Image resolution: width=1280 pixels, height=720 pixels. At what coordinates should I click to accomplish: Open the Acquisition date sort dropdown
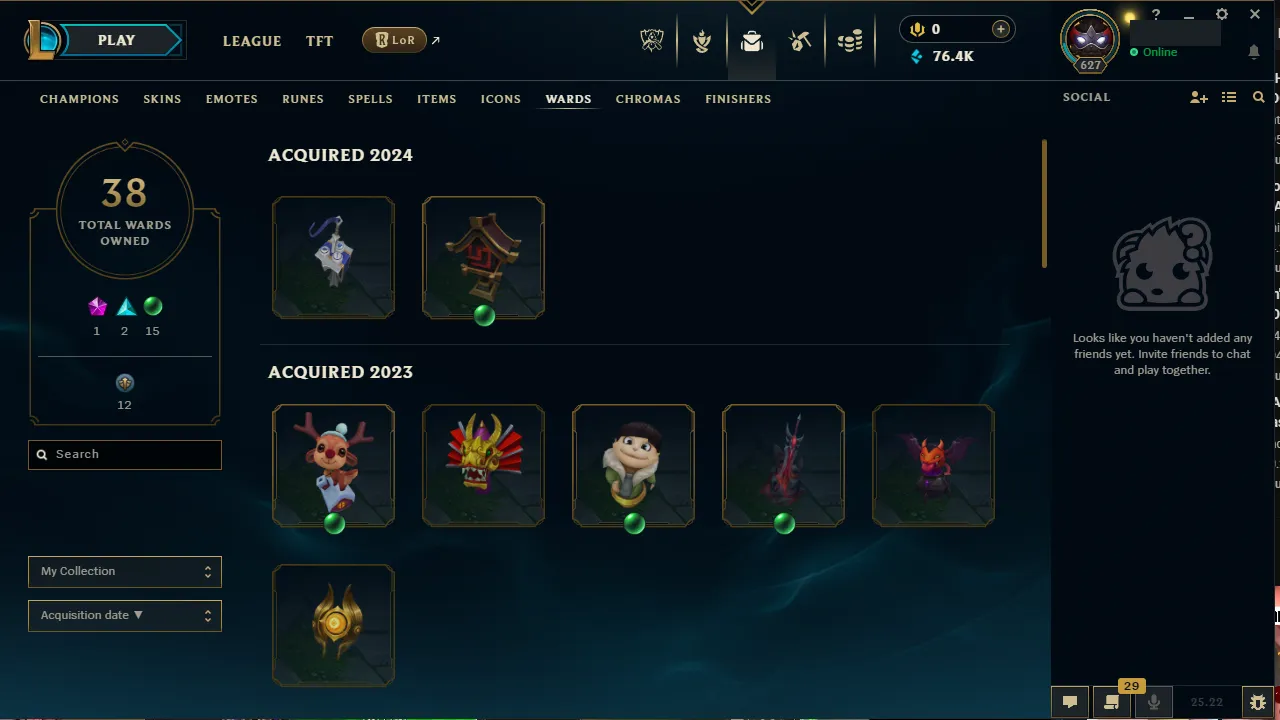click(124, 615)
